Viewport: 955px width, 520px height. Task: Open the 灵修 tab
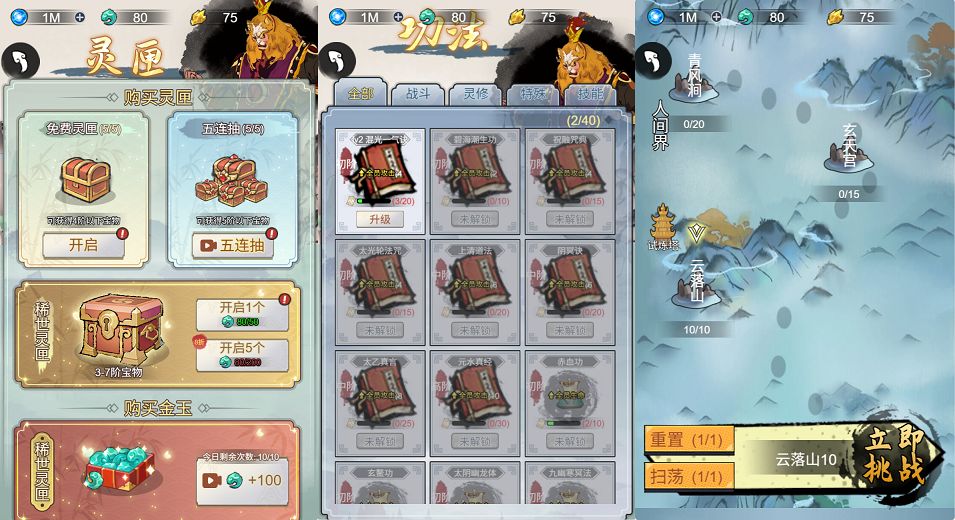pos(475,94)
